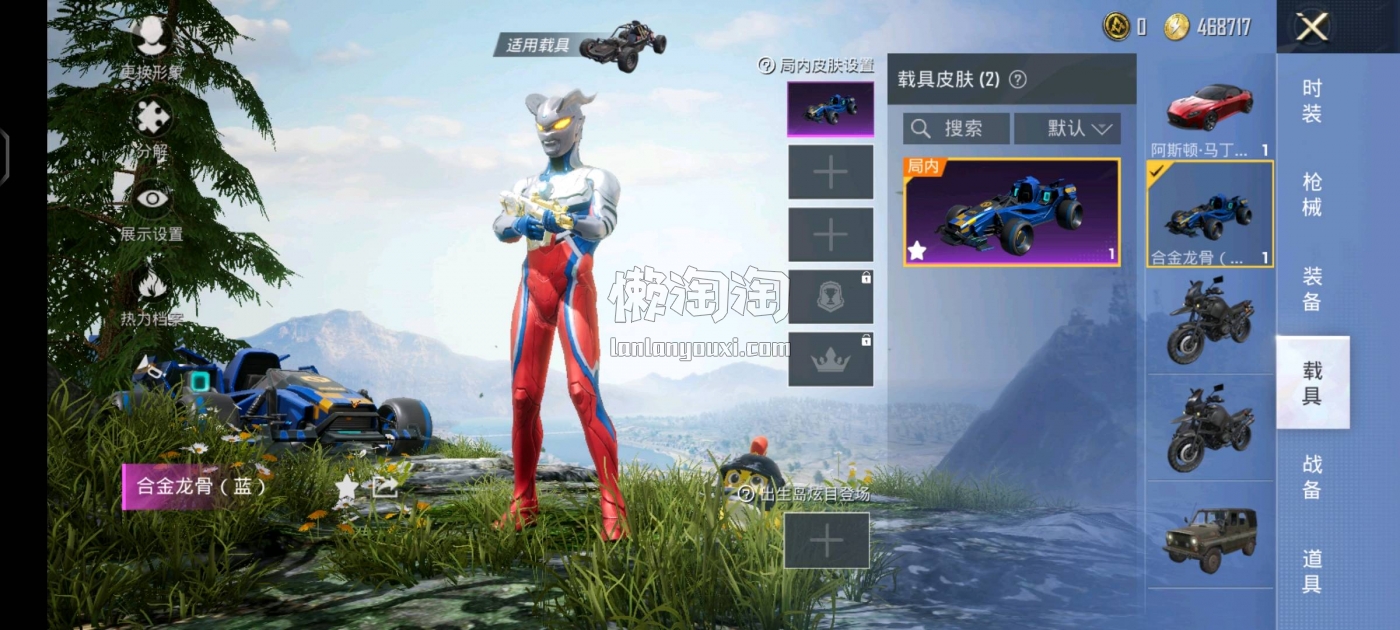Open 展示设置 display settings
Image resolution: width=1400 pixels, height=630 pixels.
click(x=152, y=203)
